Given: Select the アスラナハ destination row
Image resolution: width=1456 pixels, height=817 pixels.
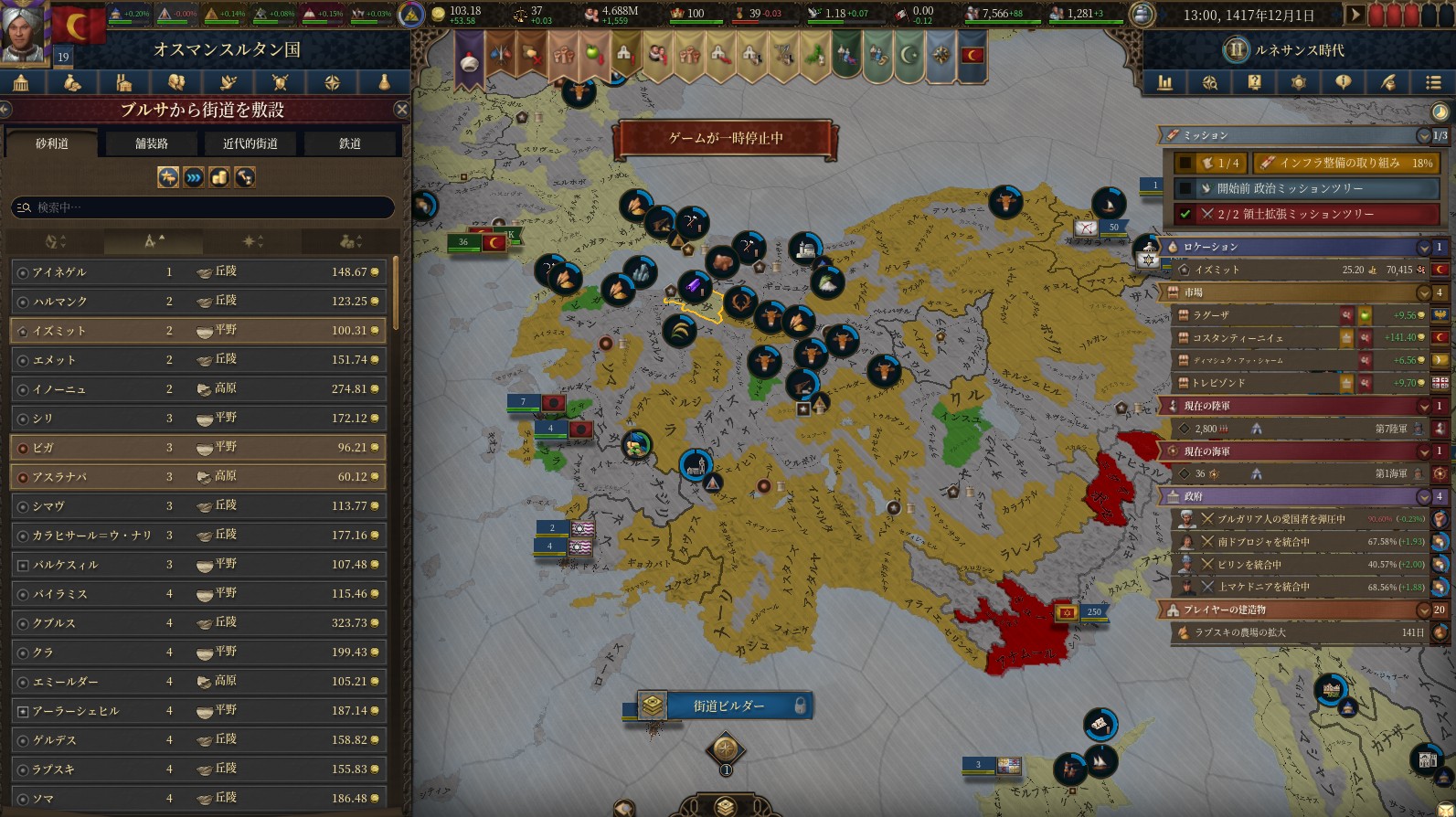Looking at the screenshot, I should [197, 477].
